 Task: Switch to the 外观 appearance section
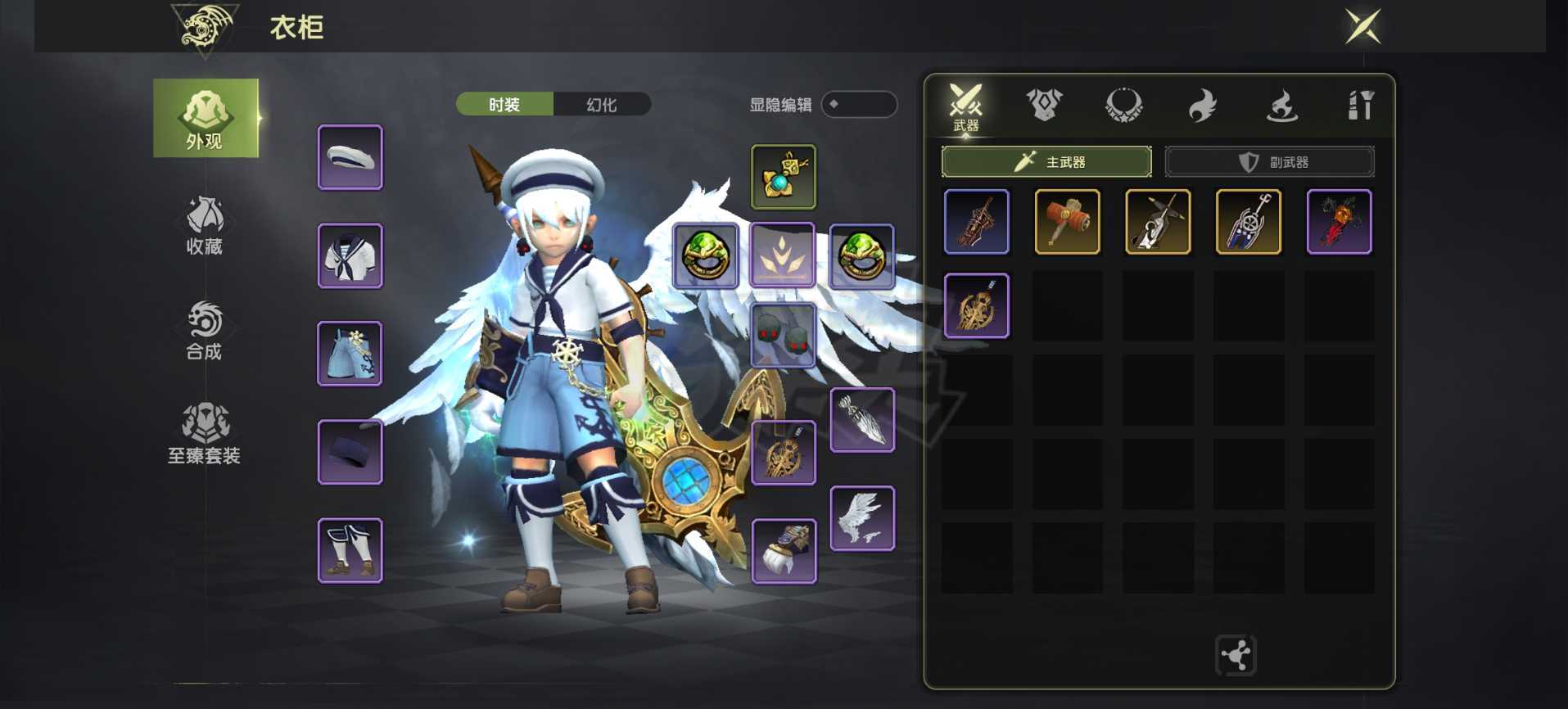click(206, 119)
